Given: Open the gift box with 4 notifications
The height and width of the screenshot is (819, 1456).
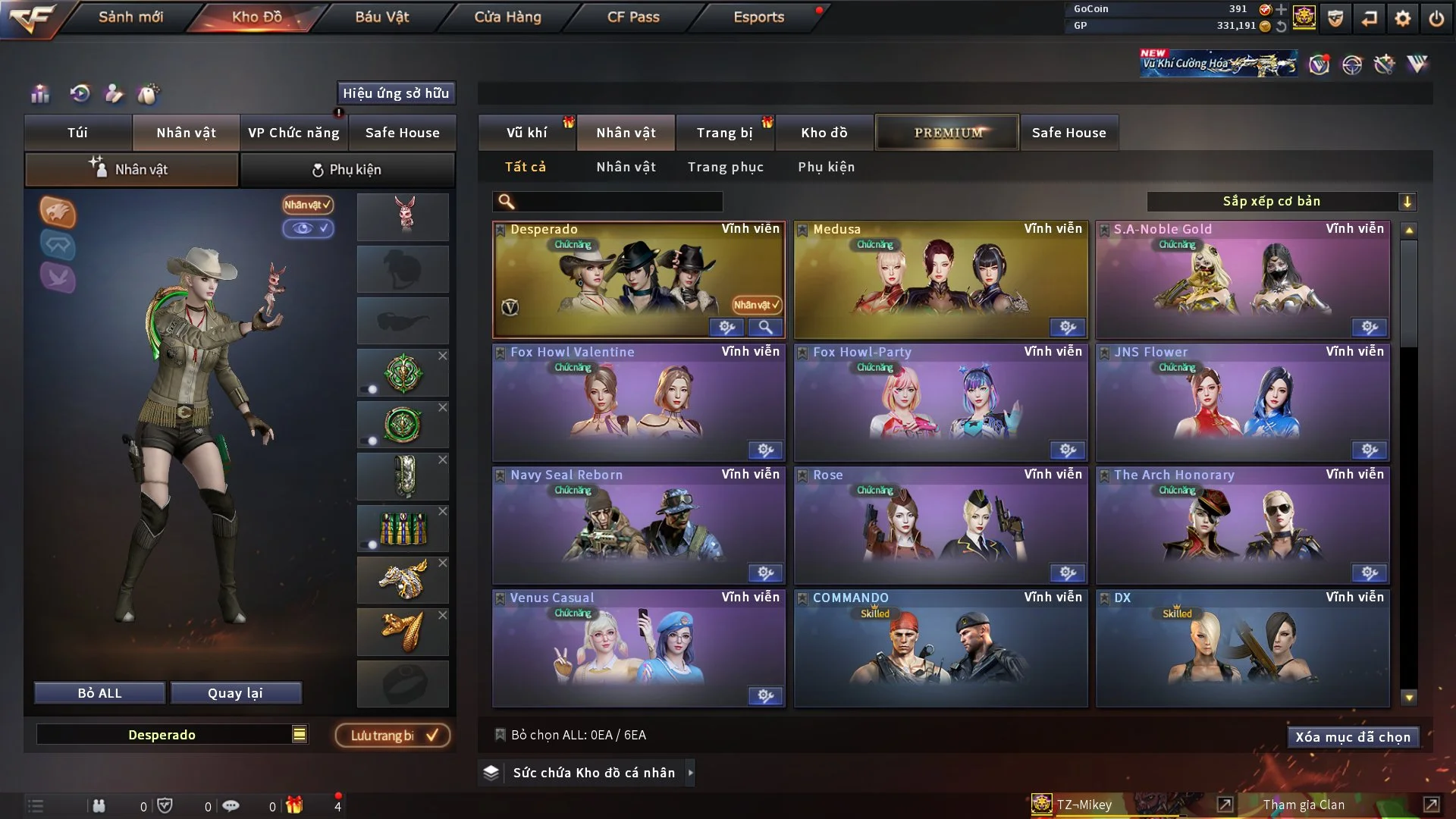Looking at the screenshot, I should (295, 805).
